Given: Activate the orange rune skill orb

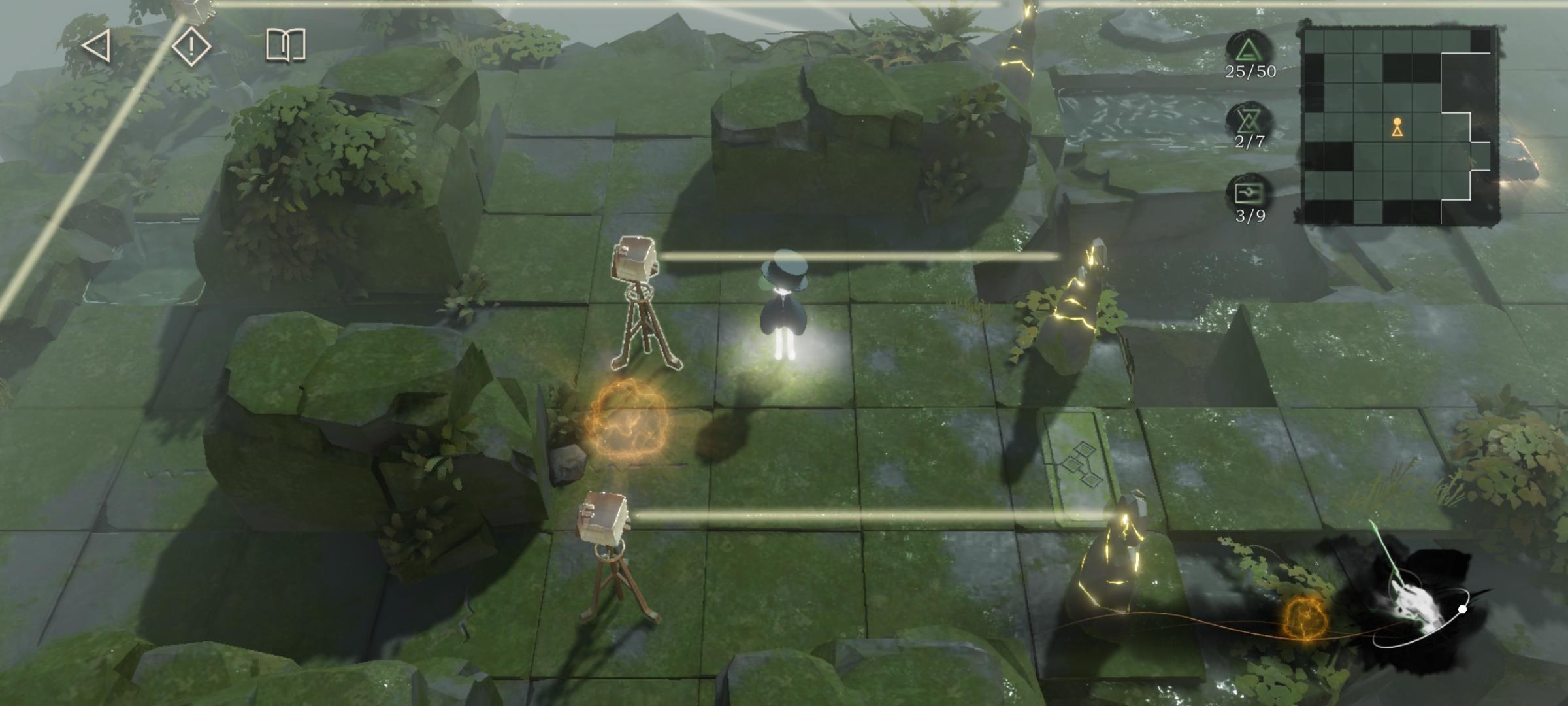Looking at the screenshot, I should pyautogui.click(x=1305, y=619).
